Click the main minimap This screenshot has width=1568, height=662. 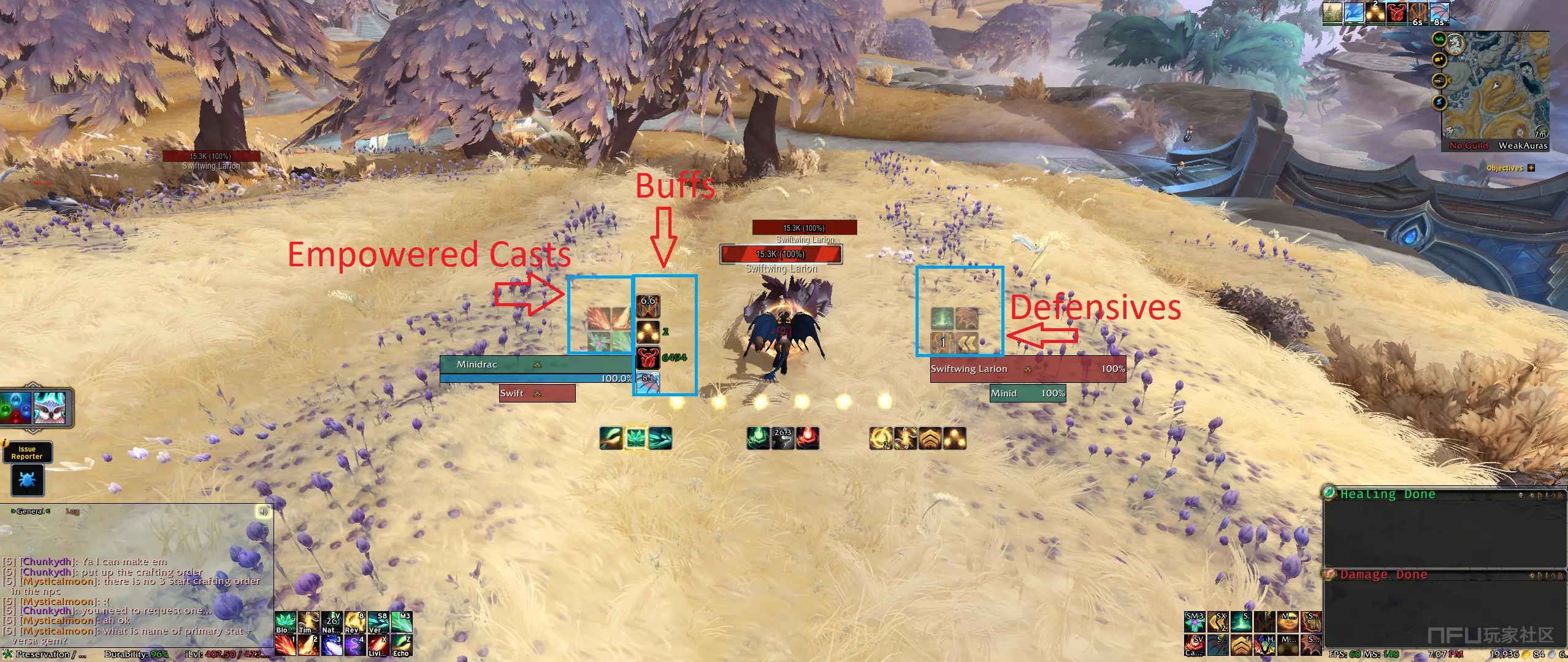(1496, 86)
